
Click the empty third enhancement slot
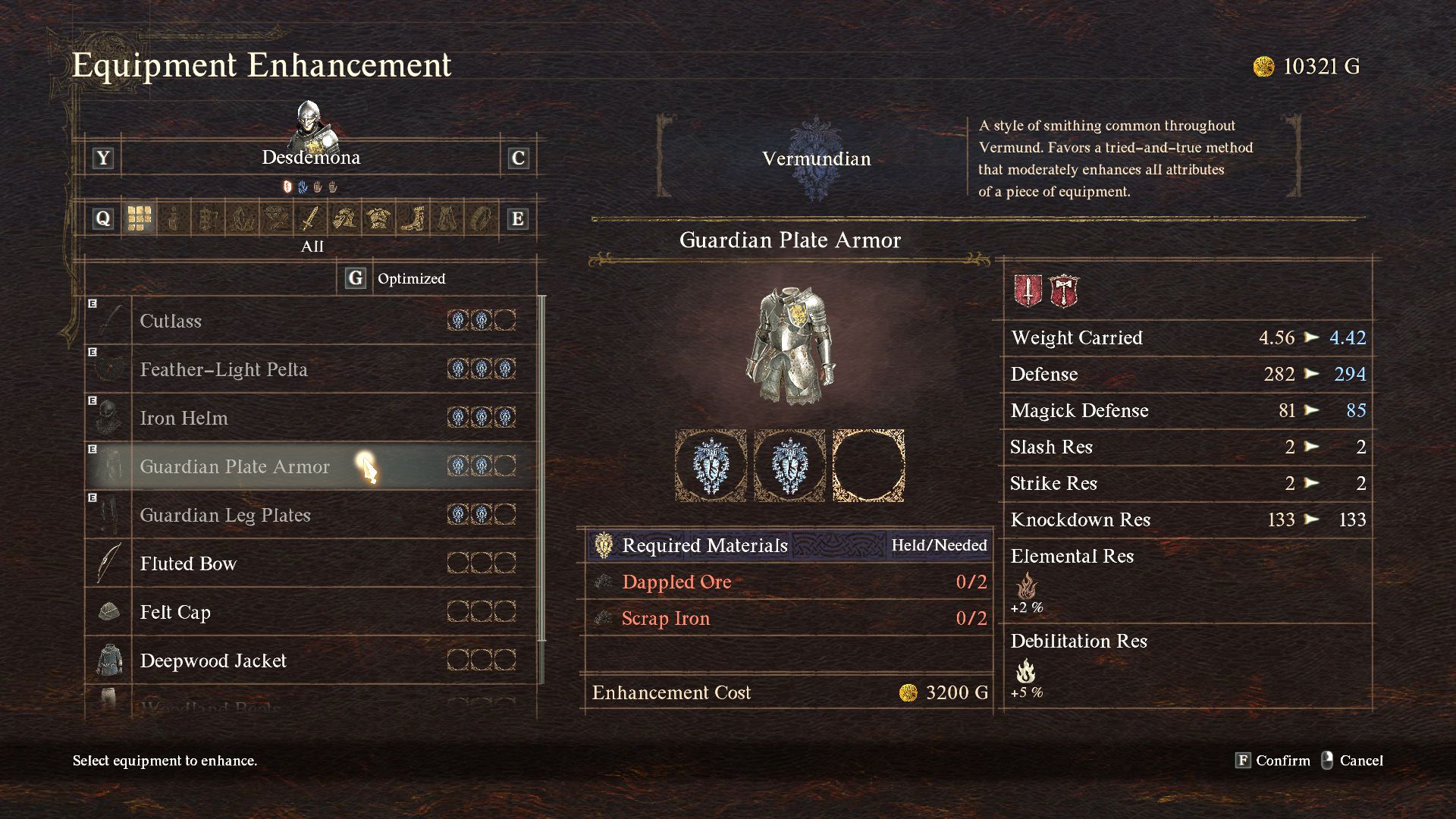[x=868, y=466]
